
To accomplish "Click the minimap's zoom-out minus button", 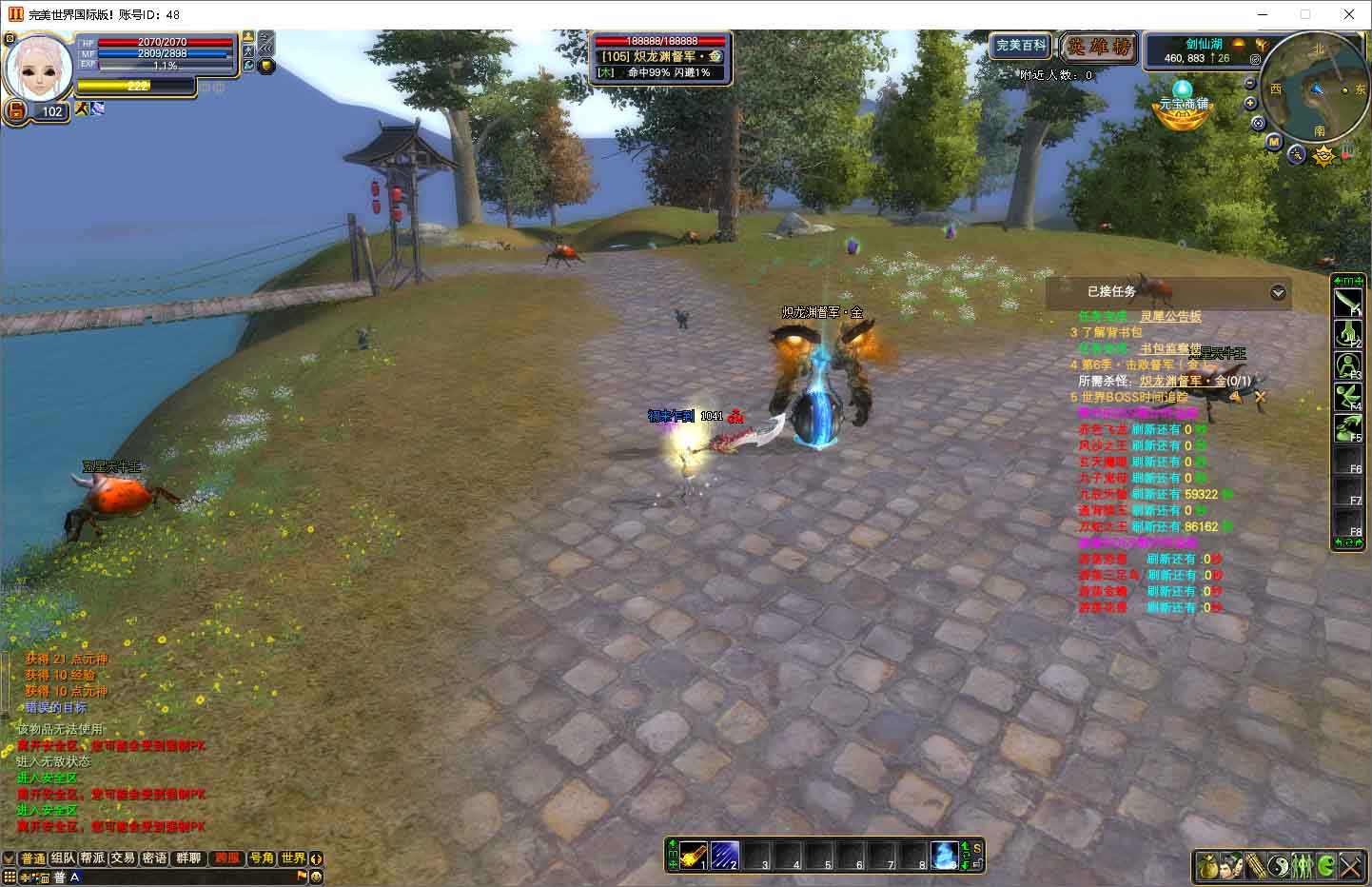I will [x=1251, y=84].
